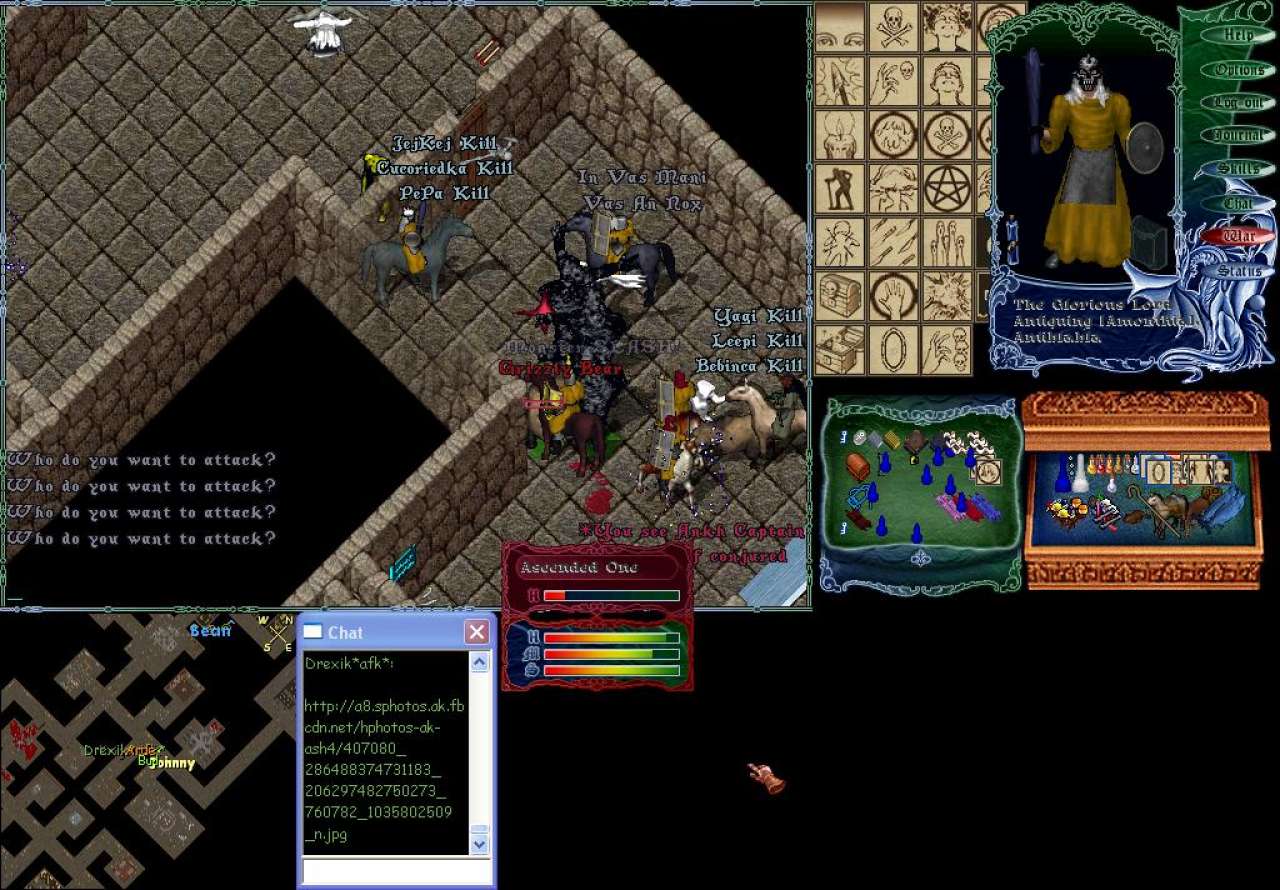Open the Options menu

tap(1239, 70)
